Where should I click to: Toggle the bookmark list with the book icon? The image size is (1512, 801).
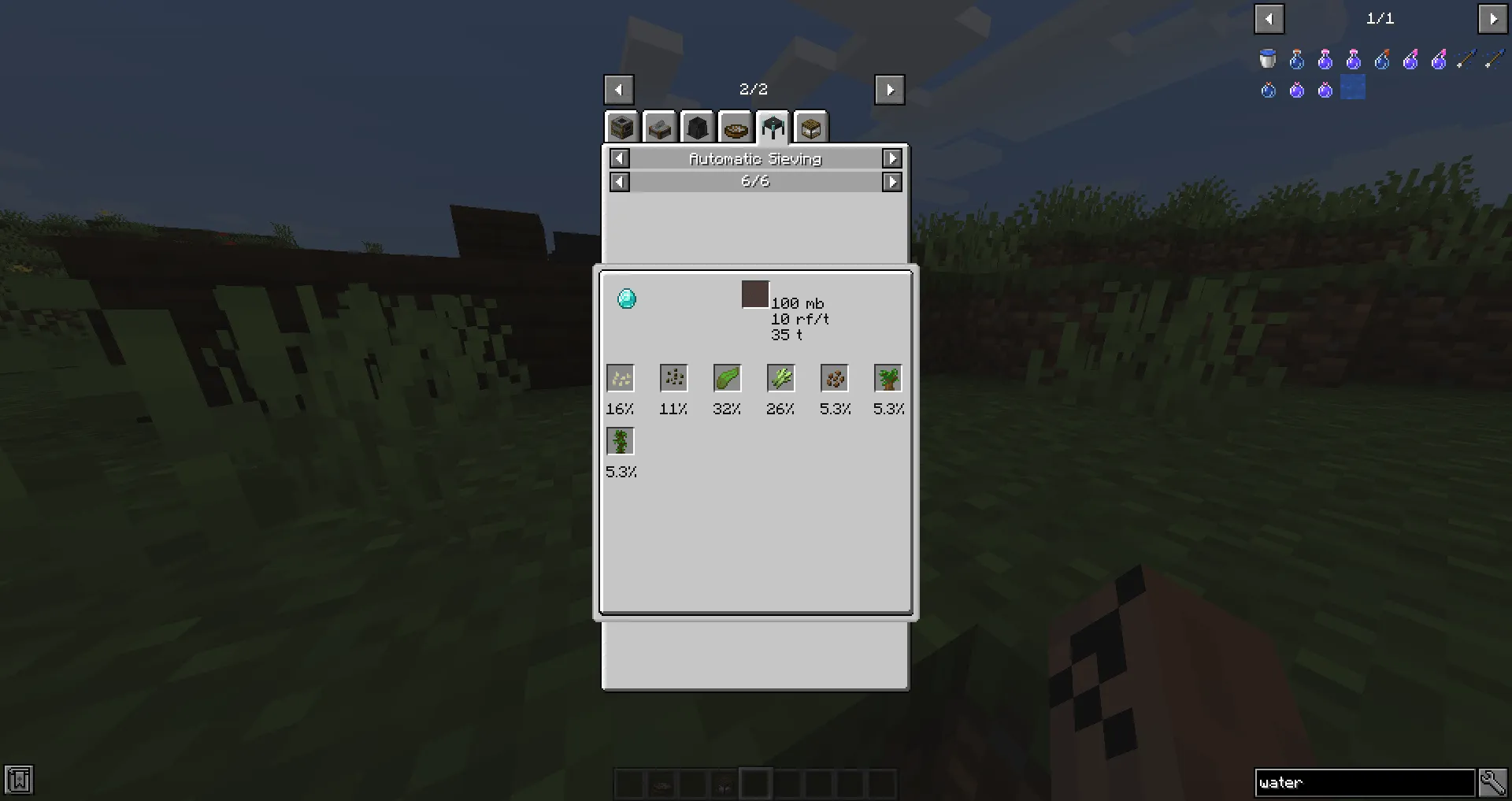click(x=17, y=780)
